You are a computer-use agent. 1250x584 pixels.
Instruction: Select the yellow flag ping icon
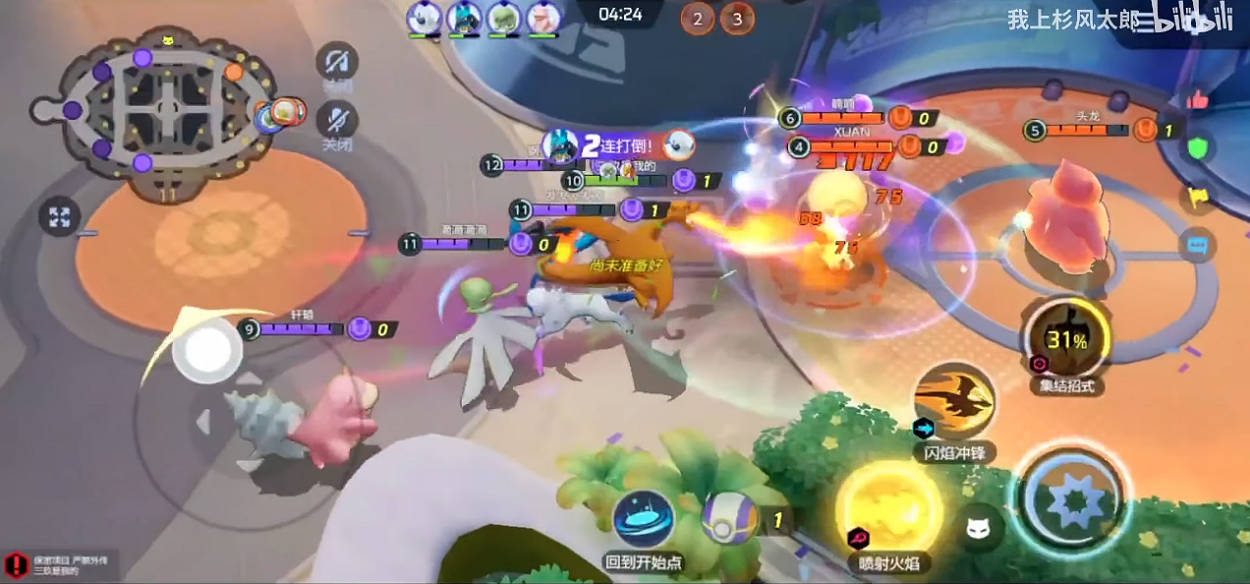1198,198
